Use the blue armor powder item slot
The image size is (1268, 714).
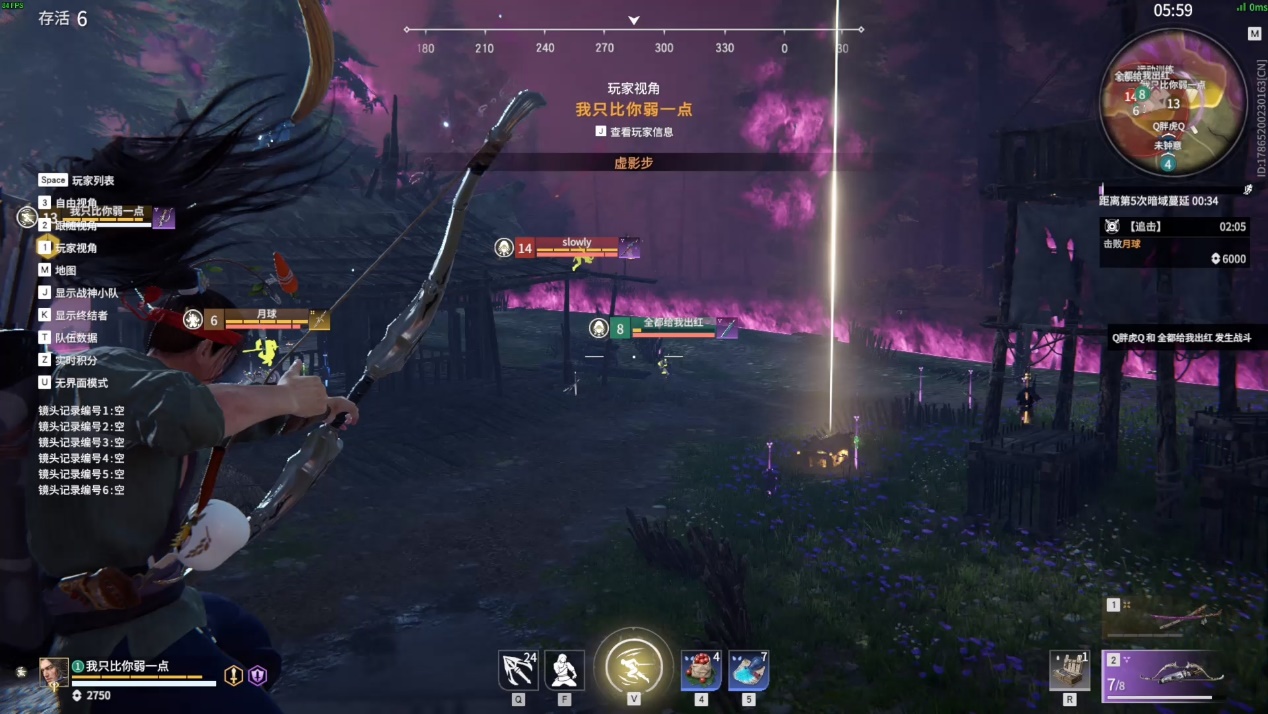[x=748, y=670]
